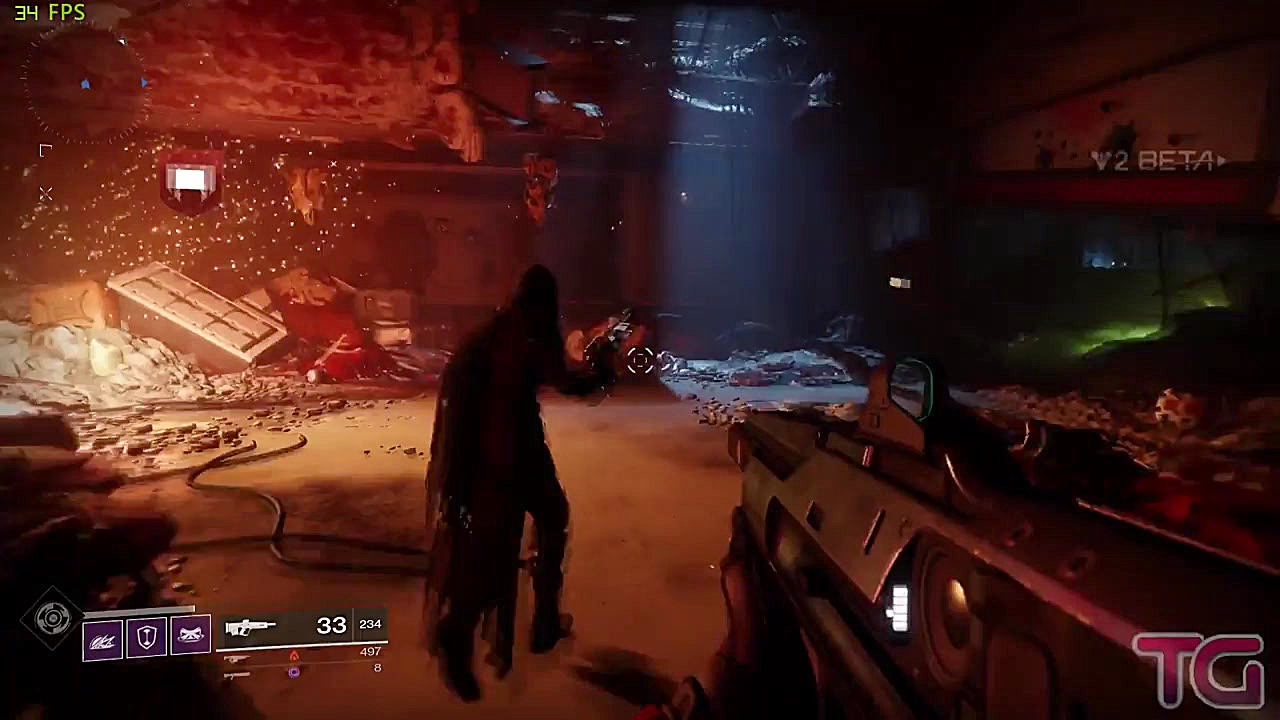Select the equipped scout rifle icon
Screen dimensions: 1280x720
251,627
